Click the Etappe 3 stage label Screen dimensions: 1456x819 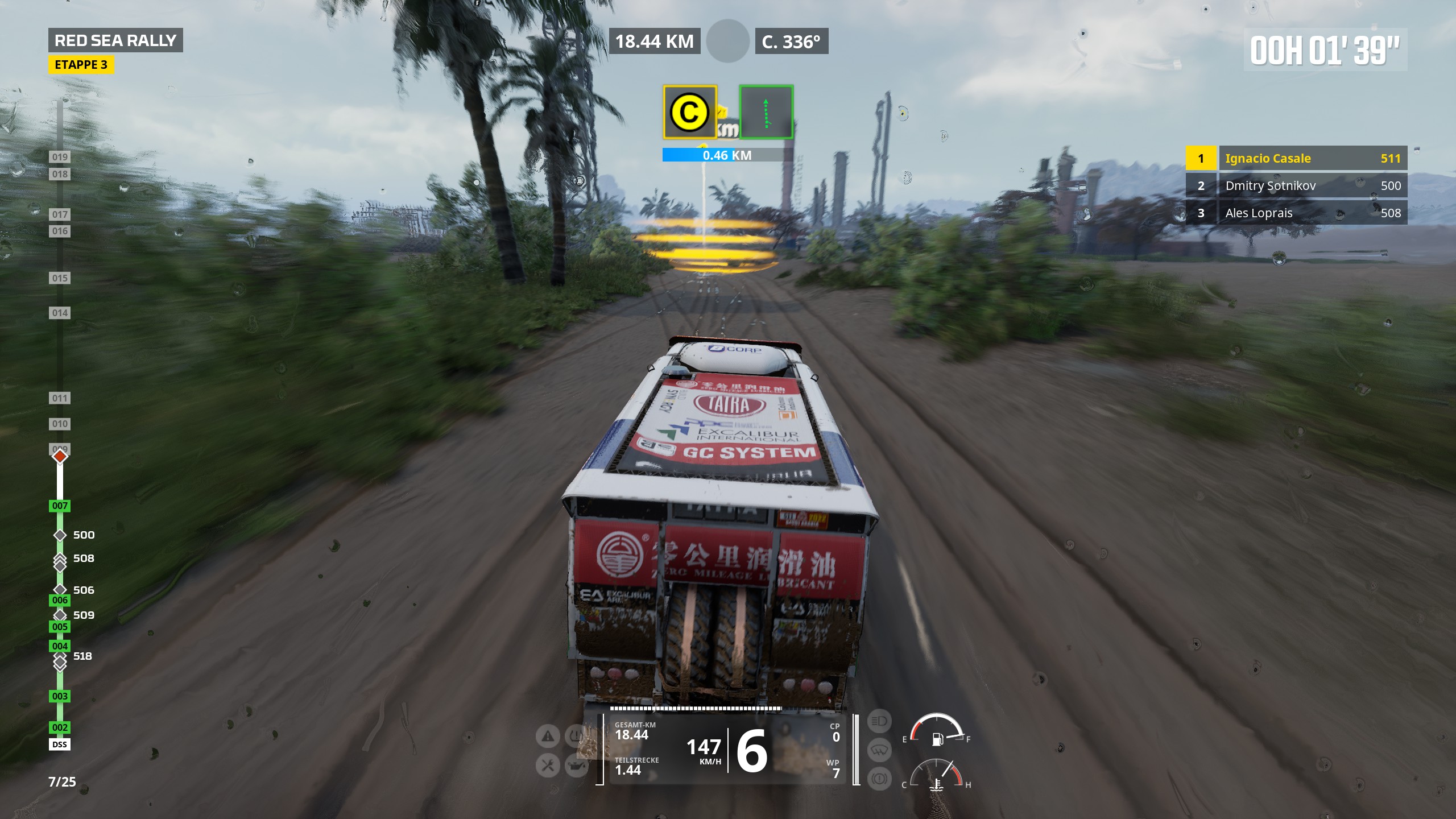pyautogui.click(x=81, y=65)
